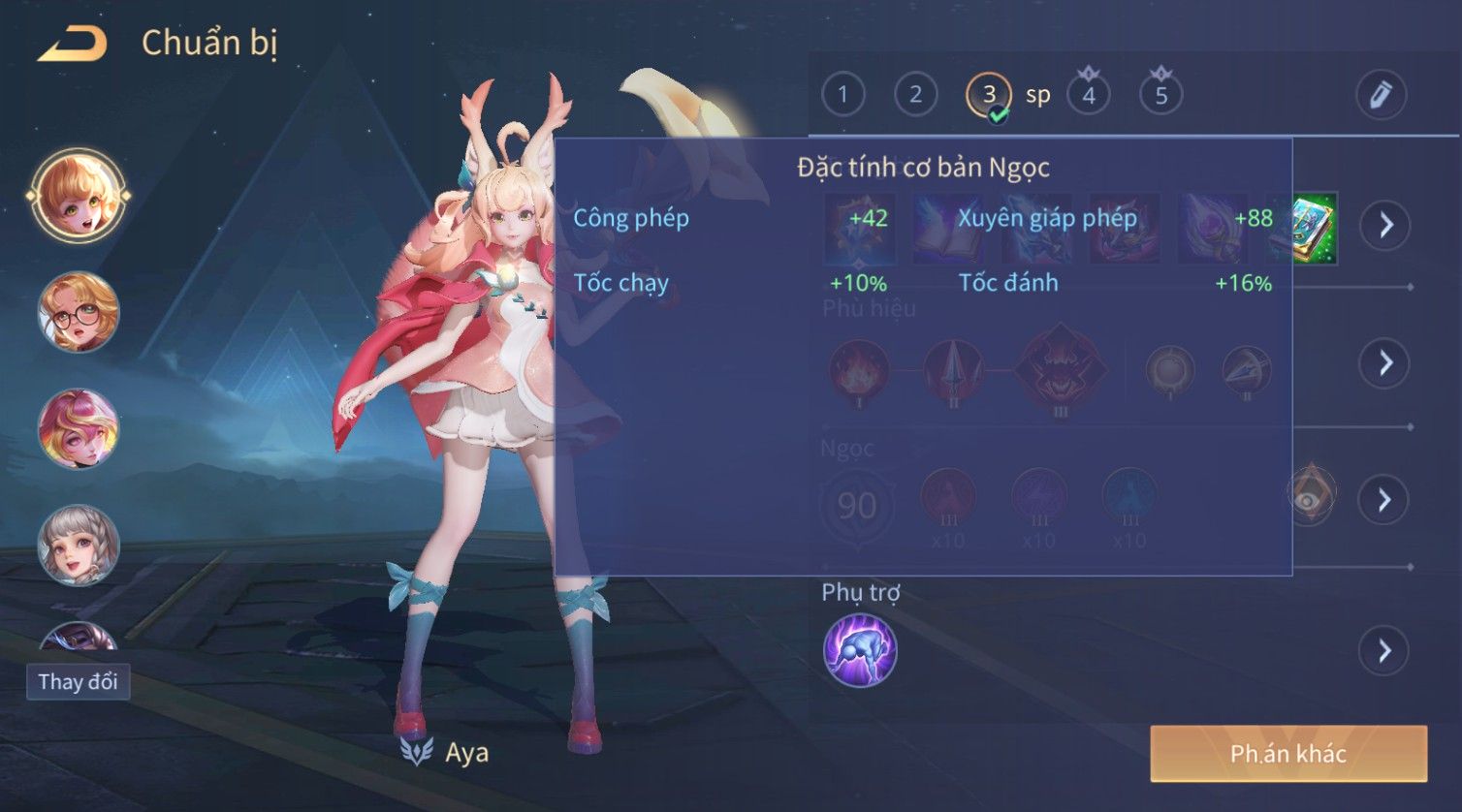
Task: Switch to preset slot 5
Action: pyautogui.click(x=1161, y=95)
